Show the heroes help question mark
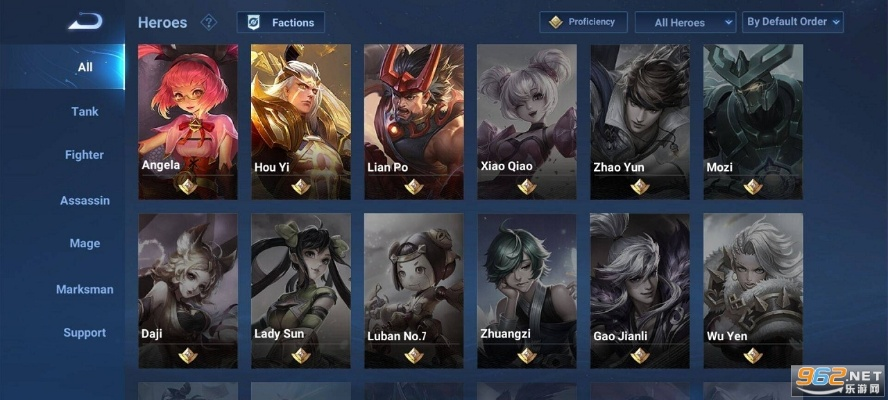Image resolution: width=888 pixels, height=400 pixels. click(x=209, y=22)
